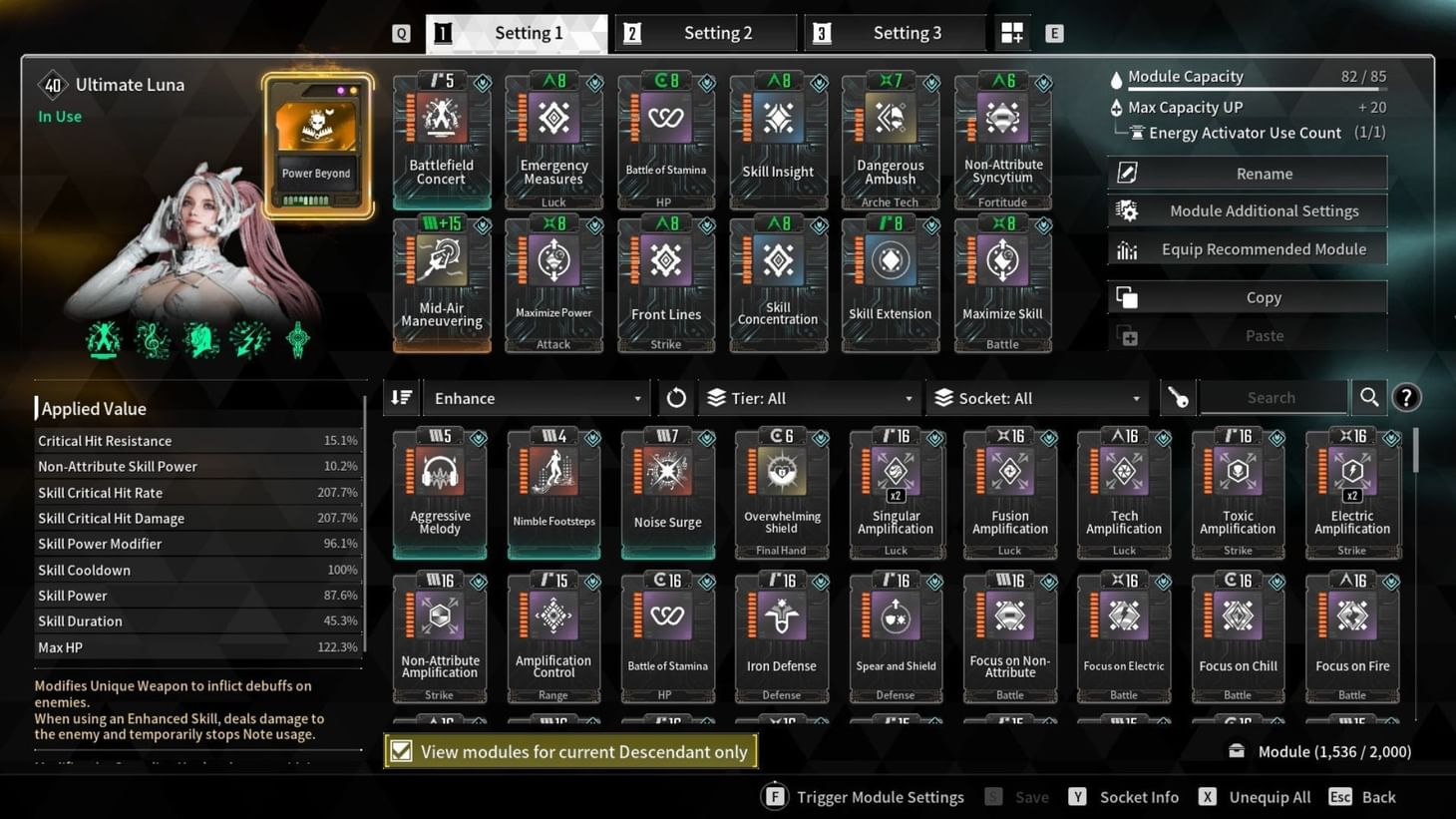The width and height of the screenshot is (1456, 819).
Task: Open the search magnifier icon
Action: coord(1368,396)
